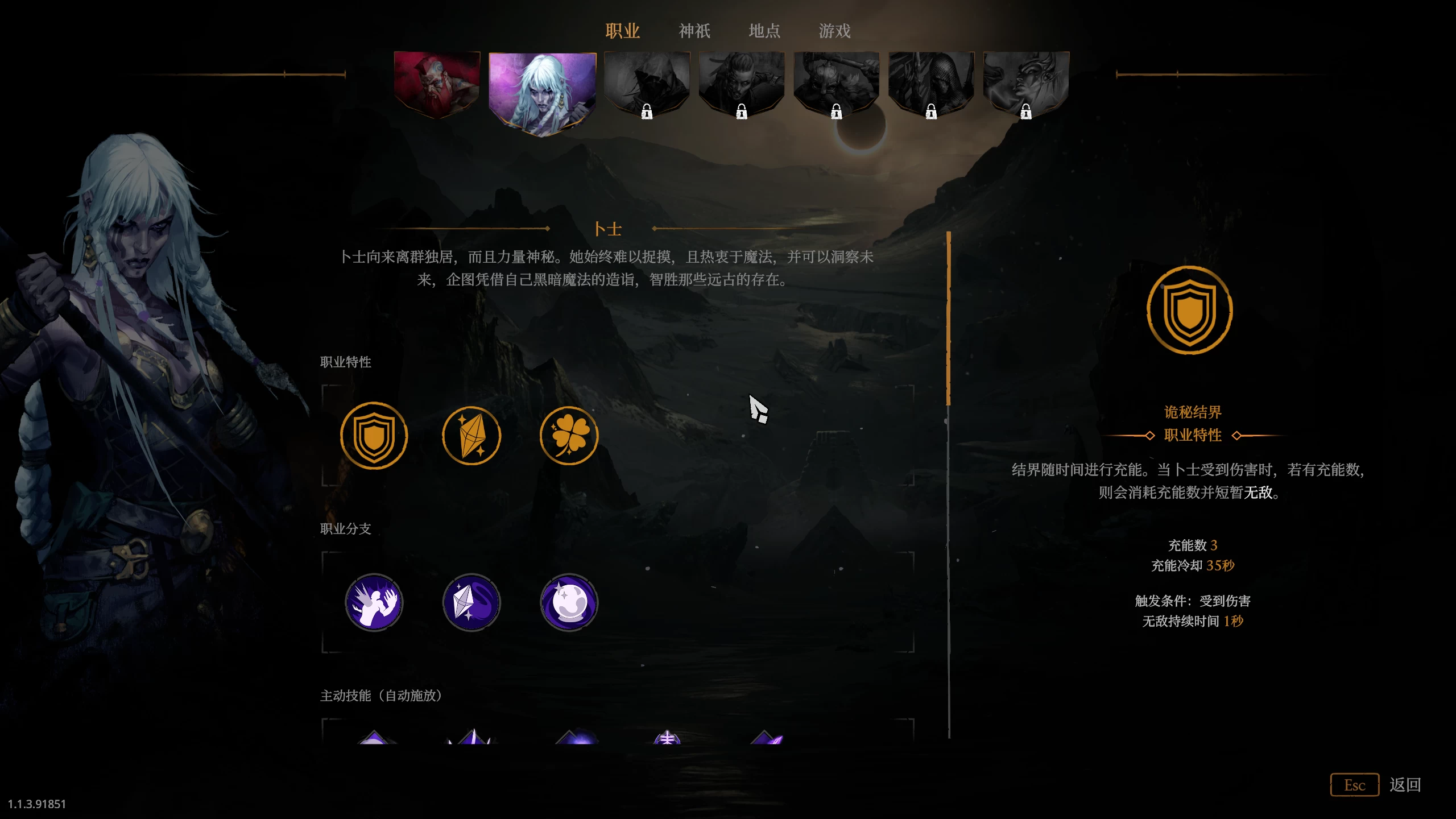Screen dimensions: 1456x819
Task: Select the force-push subclass icon
Action: [x=374, y=602]
